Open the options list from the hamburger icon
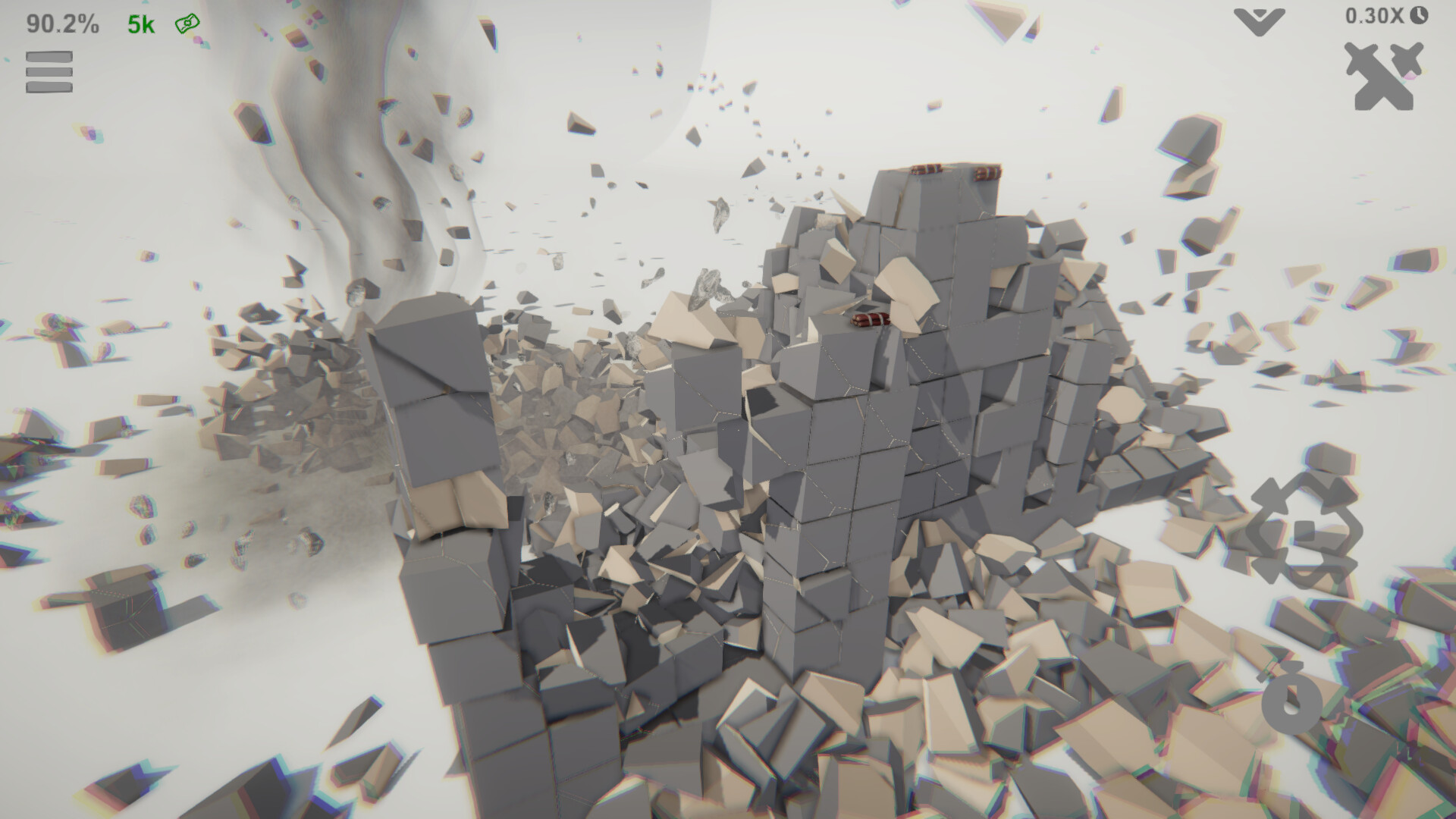 (x=49, y=72)
